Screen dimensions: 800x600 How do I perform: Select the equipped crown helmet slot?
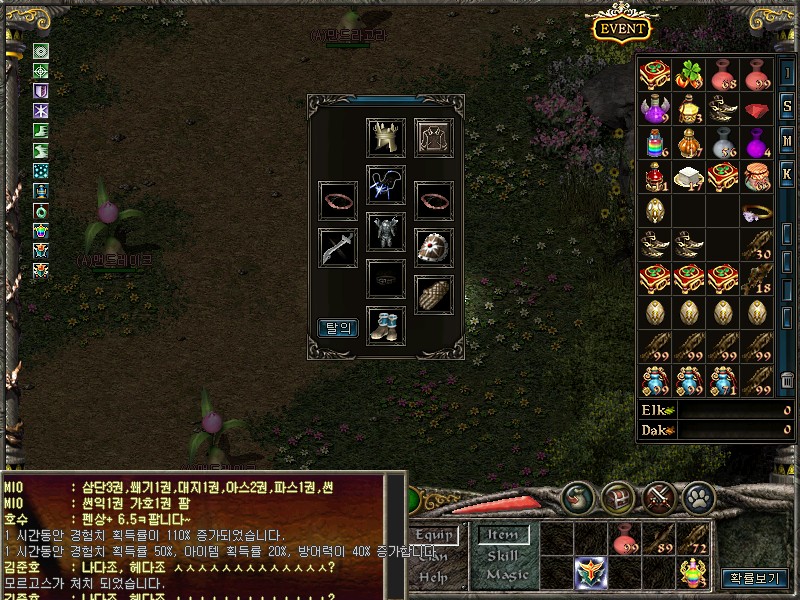(x=386, y=136)
